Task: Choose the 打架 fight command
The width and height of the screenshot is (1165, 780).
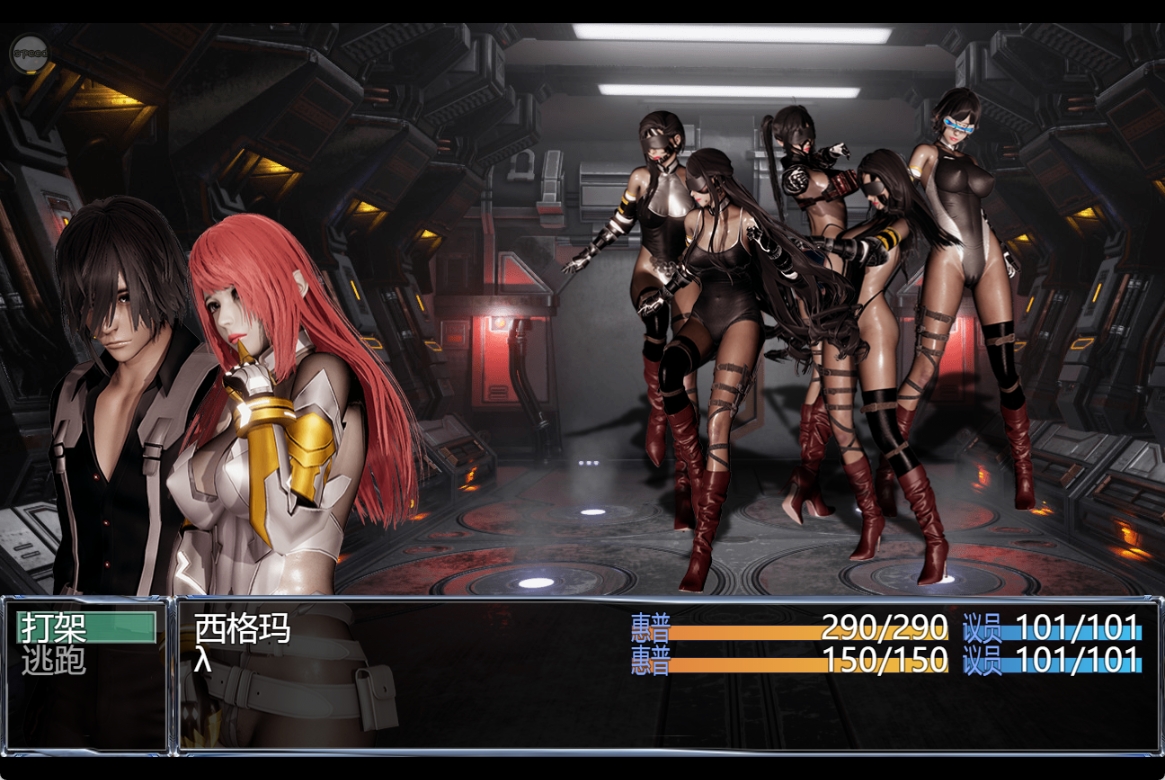Action: click(x=86, y=628)
